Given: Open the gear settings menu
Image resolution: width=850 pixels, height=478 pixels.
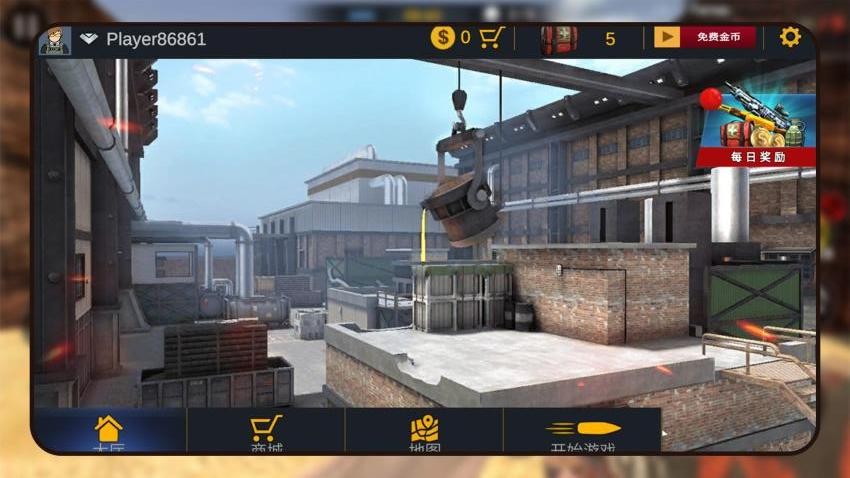Looking at the screenshot, I should pyautogui.click(x=790, y=37).
